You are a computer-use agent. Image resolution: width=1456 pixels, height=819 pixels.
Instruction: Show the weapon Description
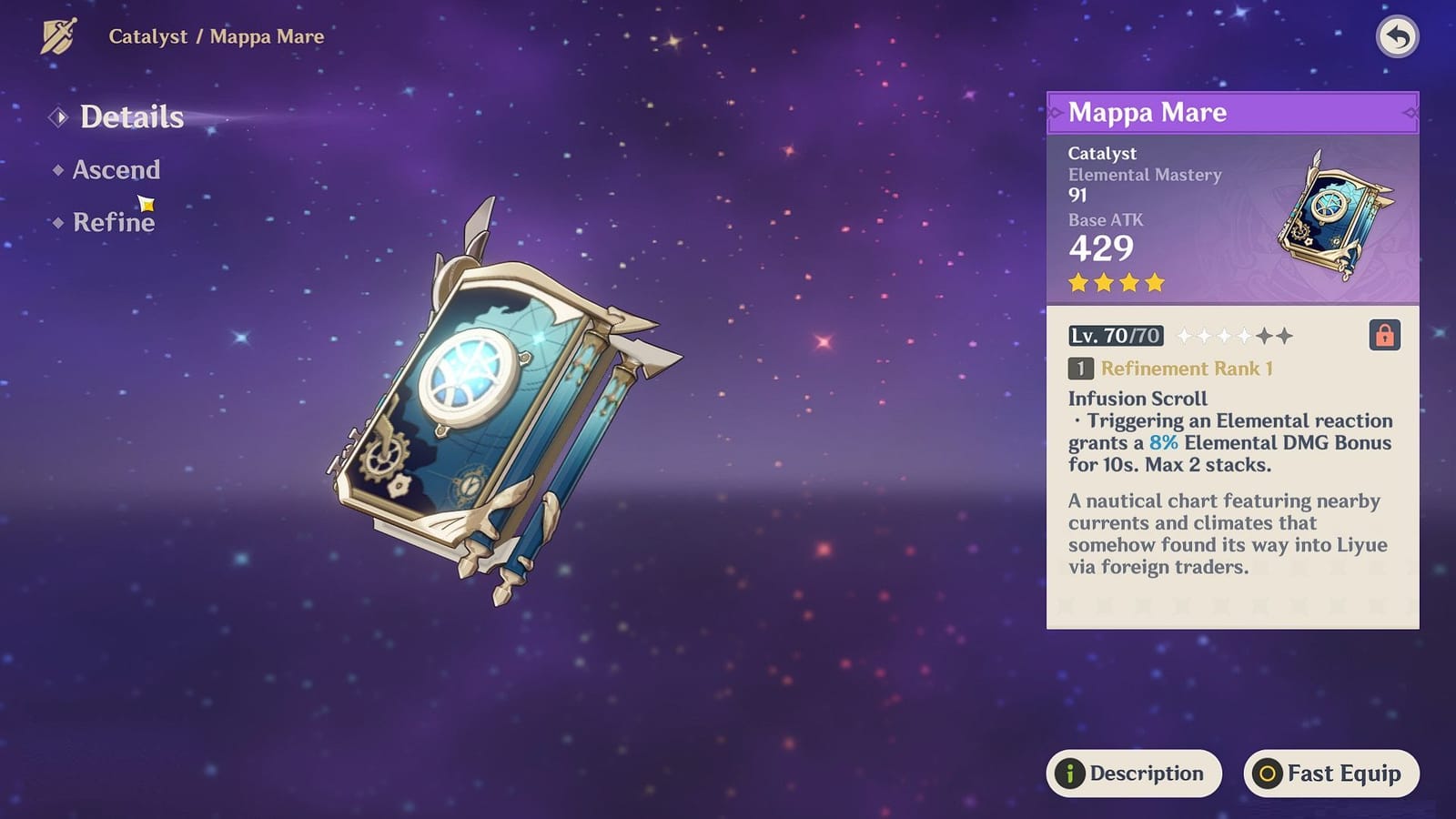[x=1134, y=773]
